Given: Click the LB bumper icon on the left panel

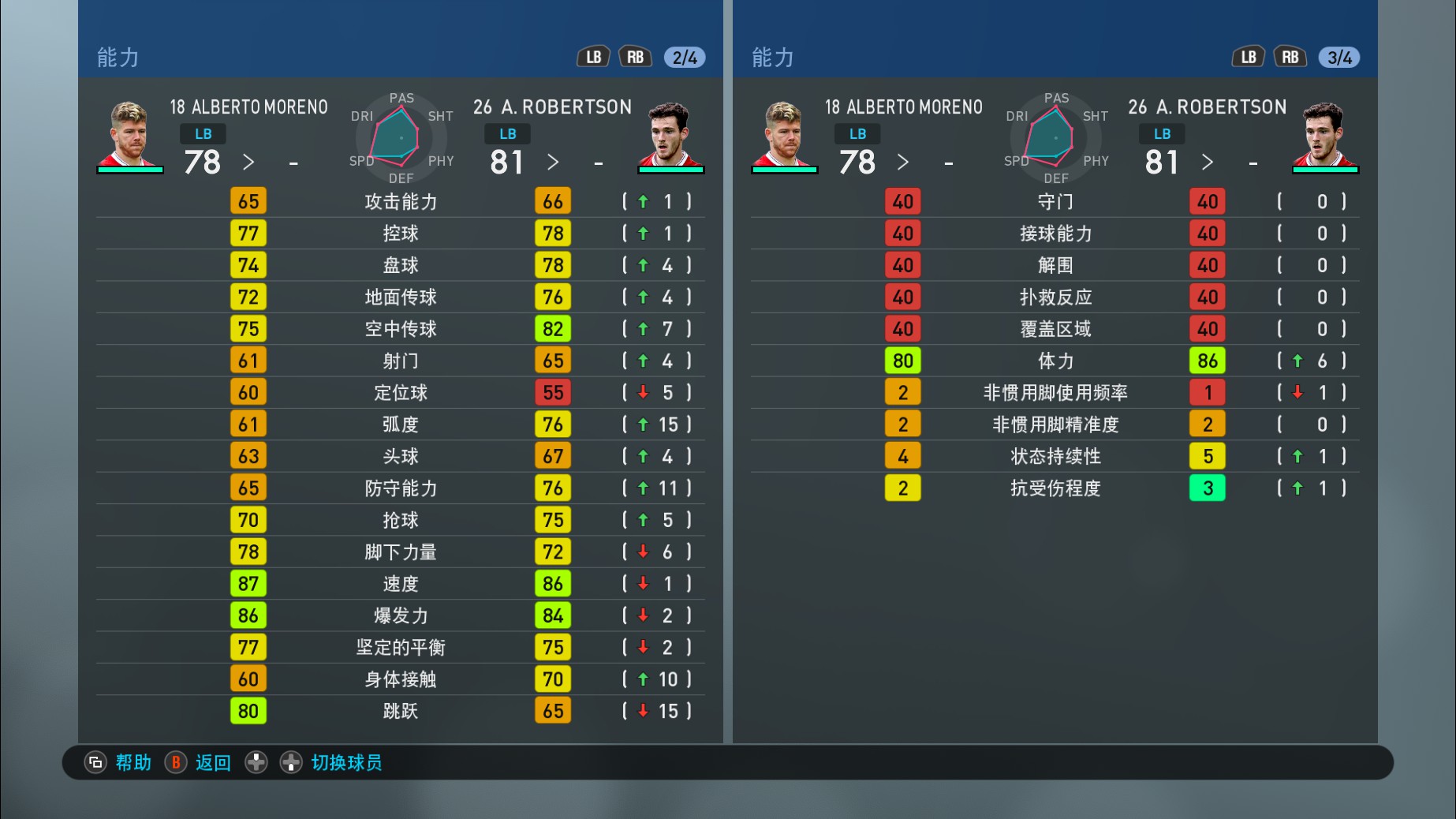Looking at the screenshot, I should tap(593, 56).
